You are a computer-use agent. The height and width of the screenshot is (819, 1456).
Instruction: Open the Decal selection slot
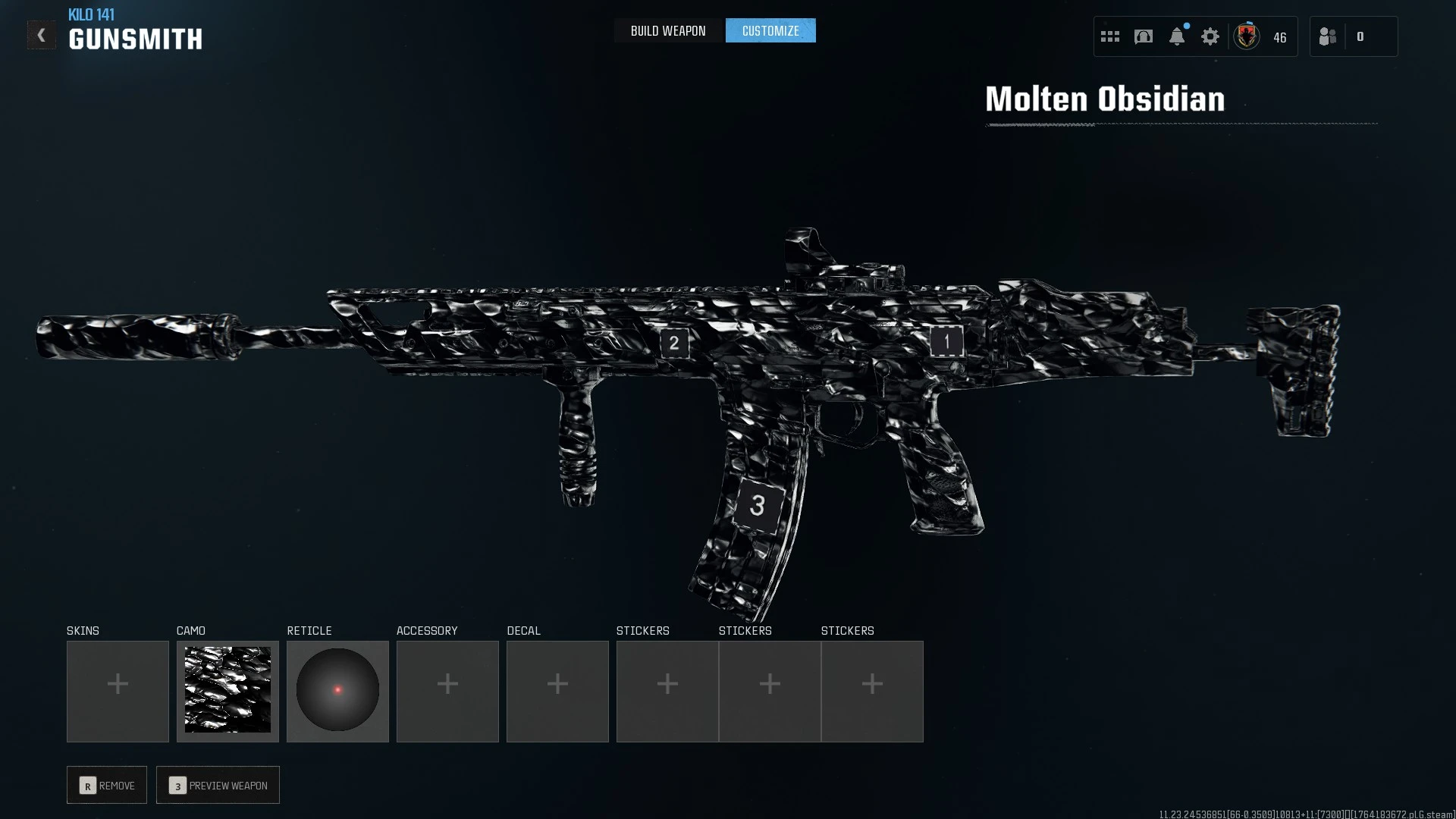coord(557,690)
